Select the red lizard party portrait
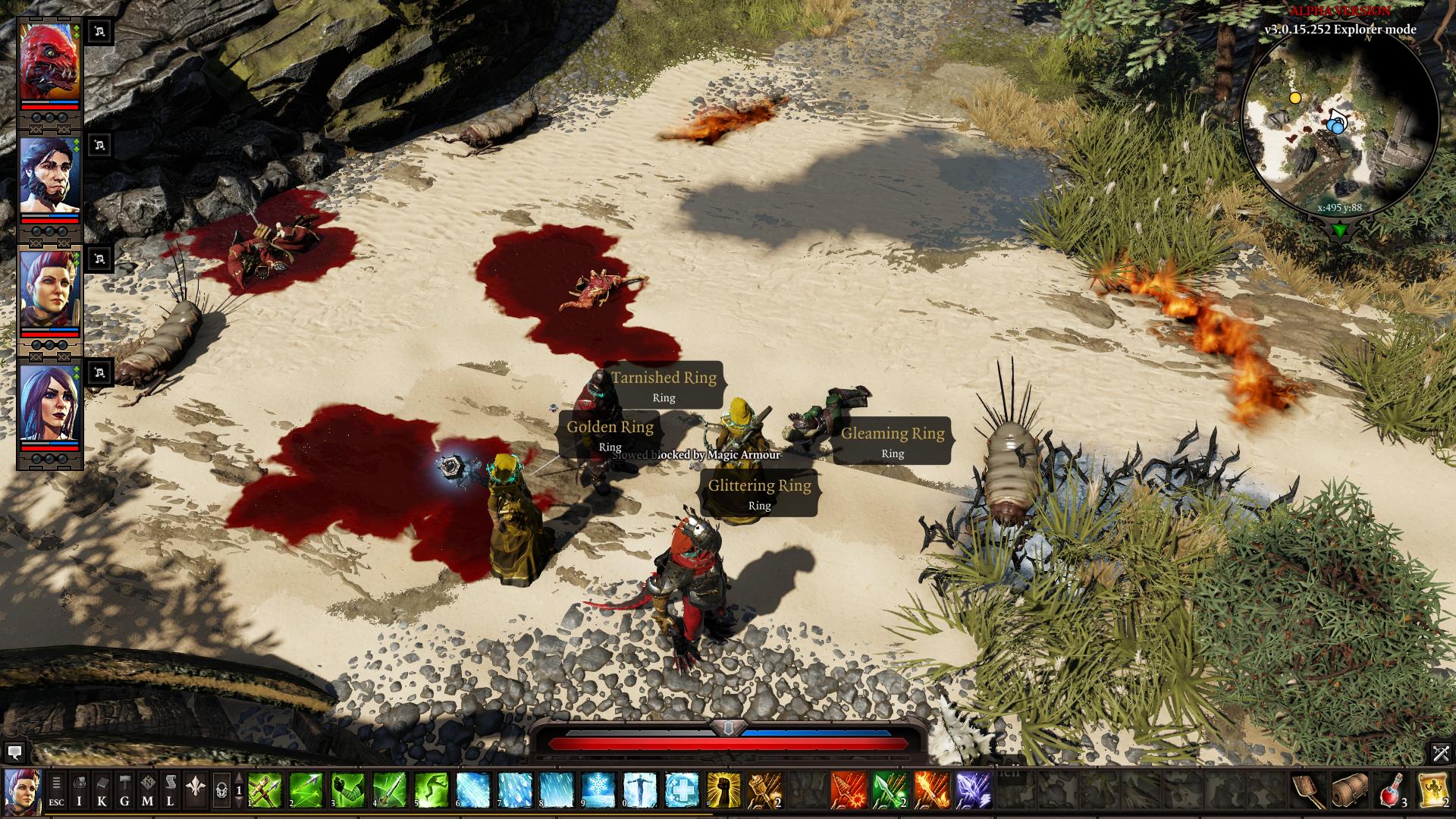This screenshot has height=819, width=1456. 49,62
